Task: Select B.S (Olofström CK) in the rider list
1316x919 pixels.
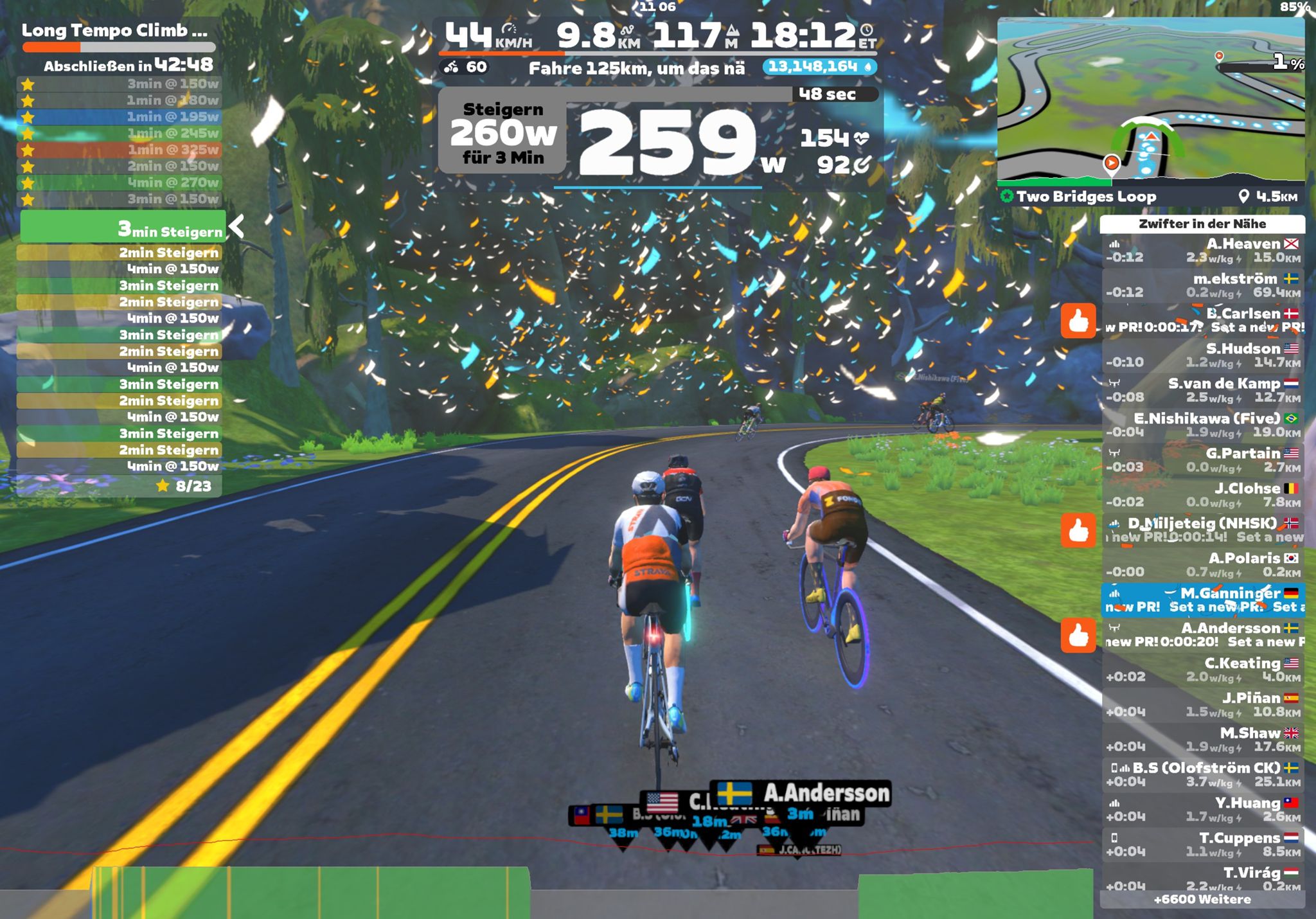Action: [x=1202, y=774]
